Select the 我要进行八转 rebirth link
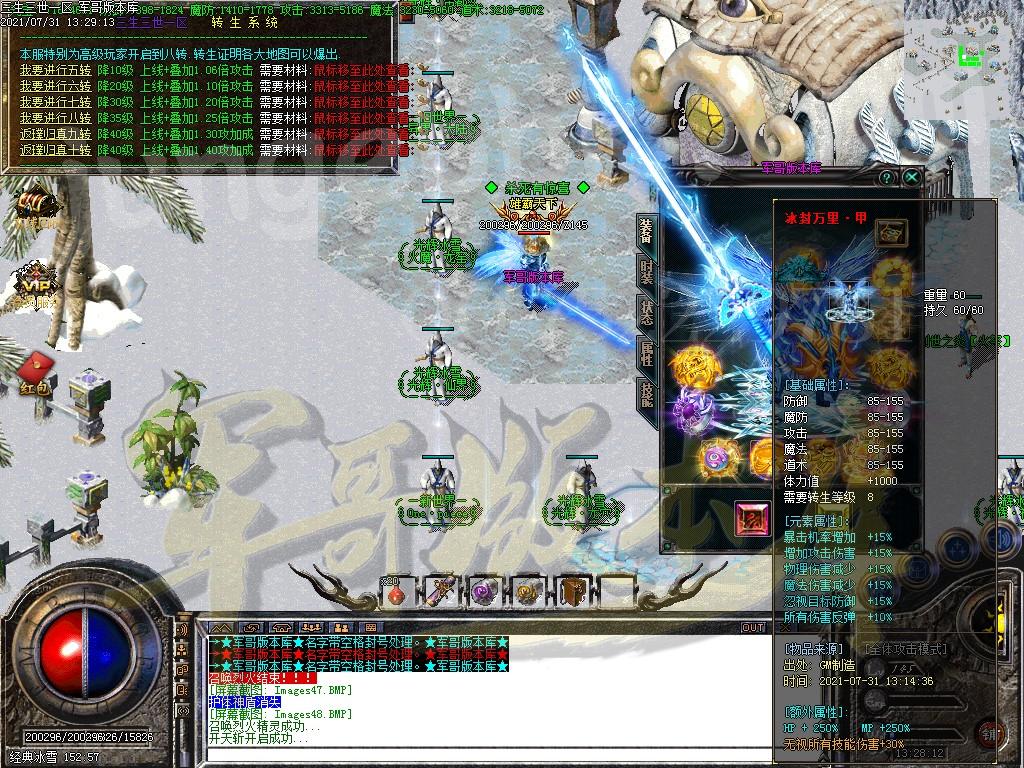This screenshot has height=768, width=1024. pos(56,119)
